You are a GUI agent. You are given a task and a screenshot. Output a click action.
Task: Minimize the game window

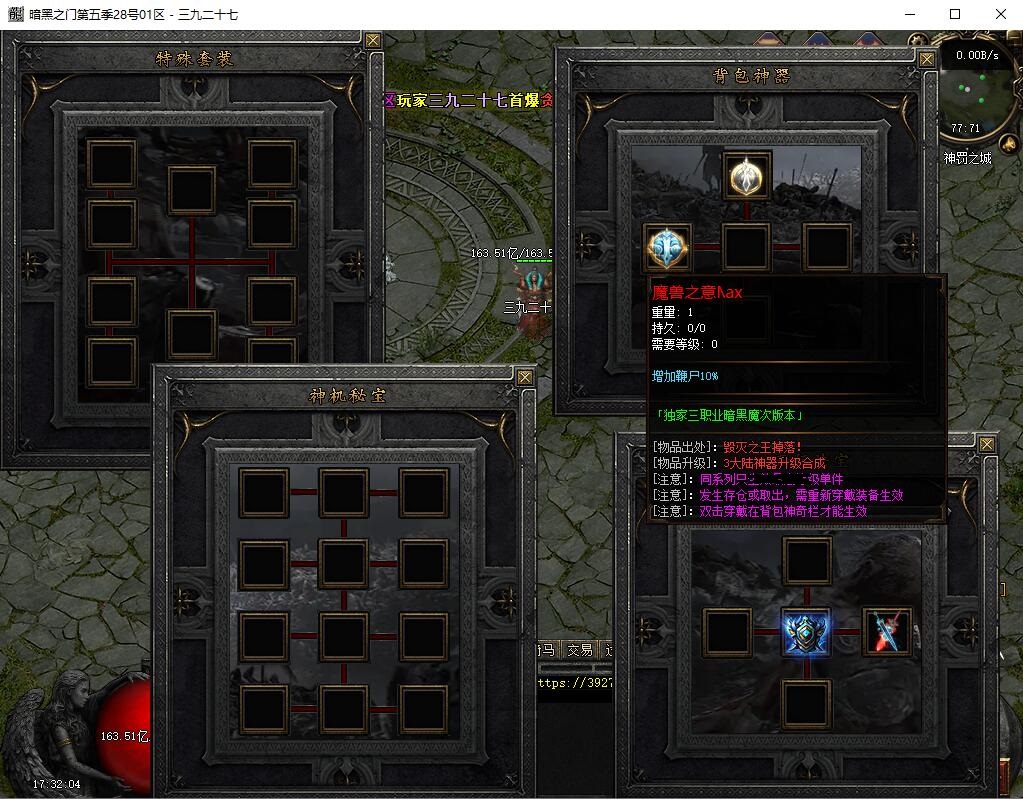[x=909, y=14]
